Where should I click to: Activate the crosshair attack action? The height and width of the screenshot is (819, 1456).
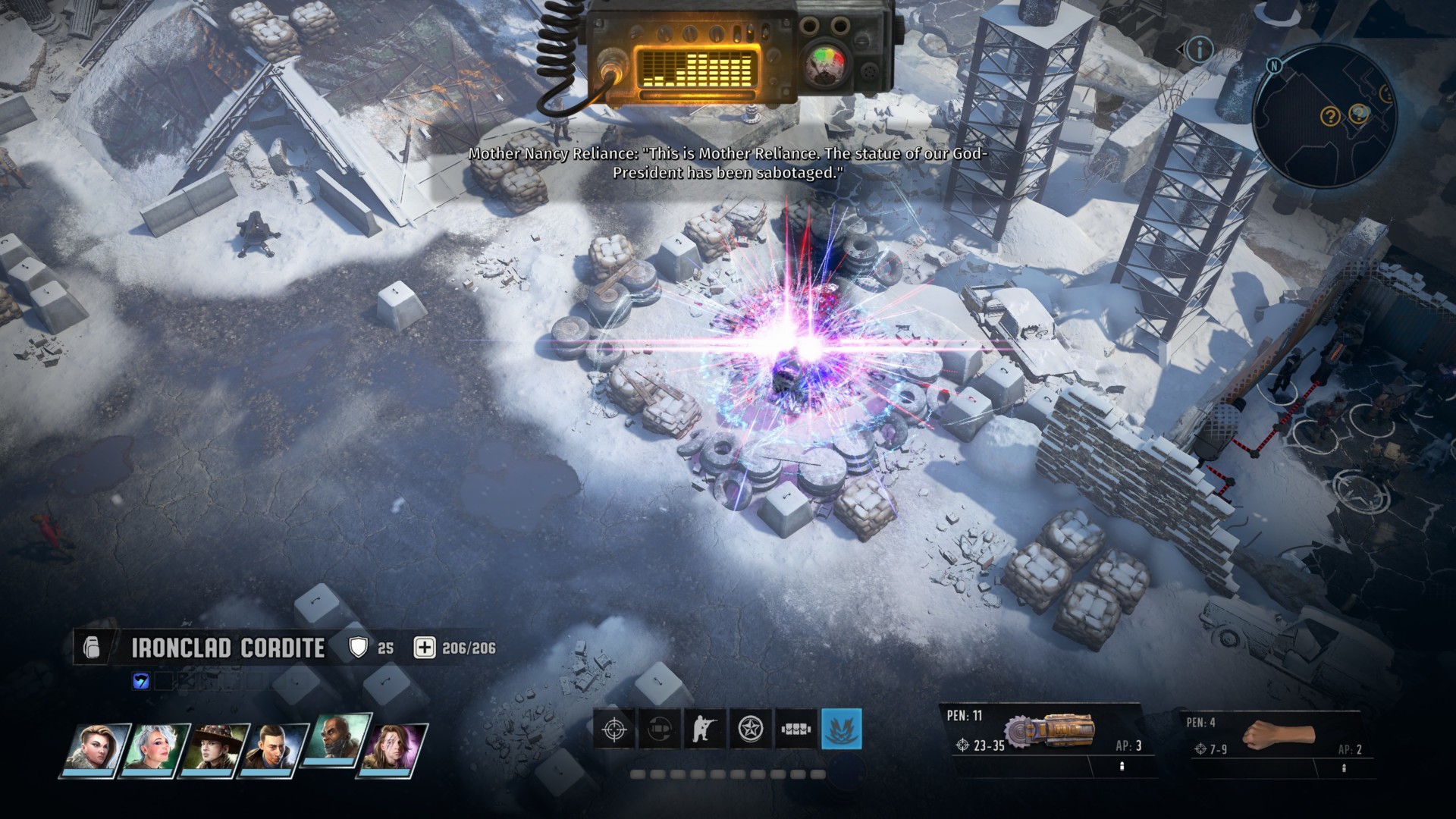click(x=613, y=730)
